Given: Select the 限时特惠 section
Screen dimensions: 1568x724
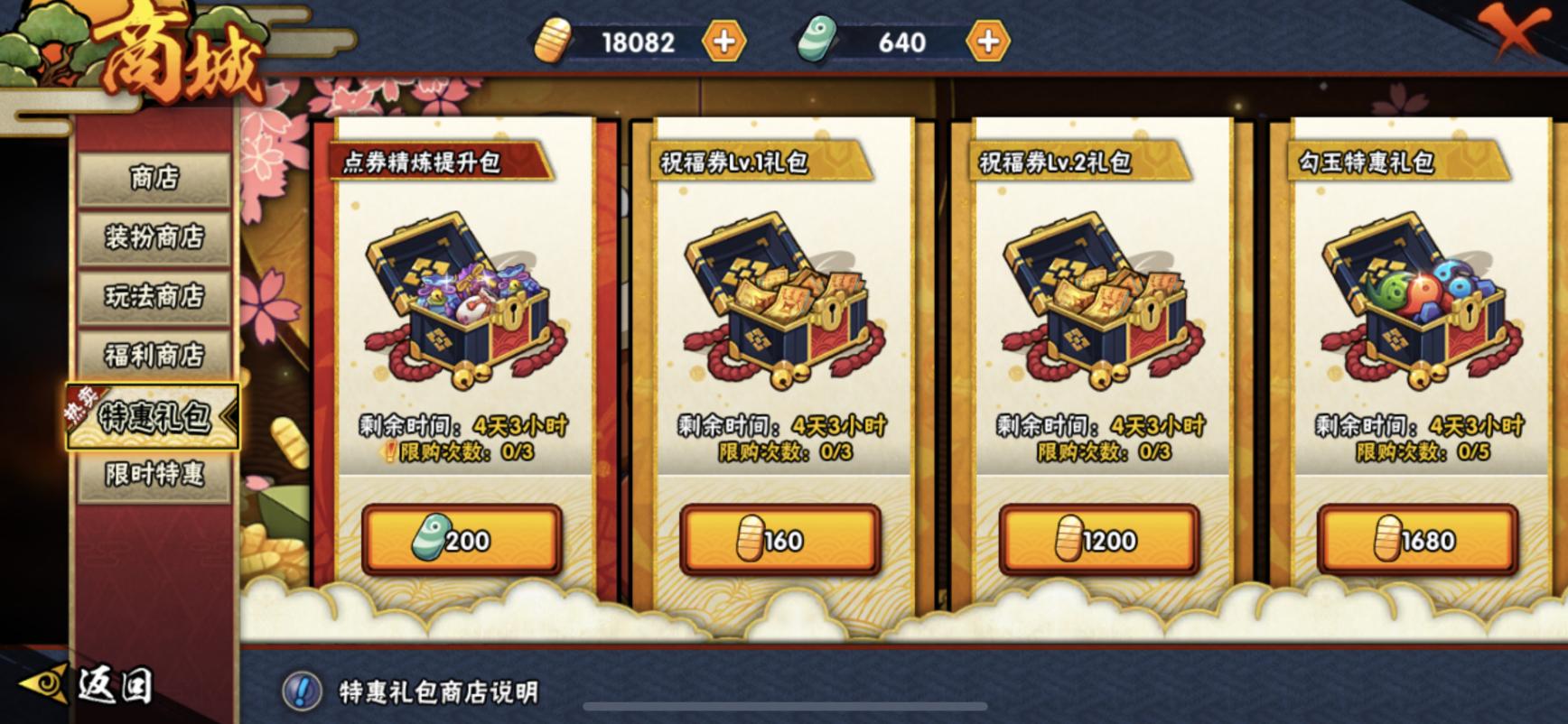Looking at the screenshot, I should coord(154,477).
